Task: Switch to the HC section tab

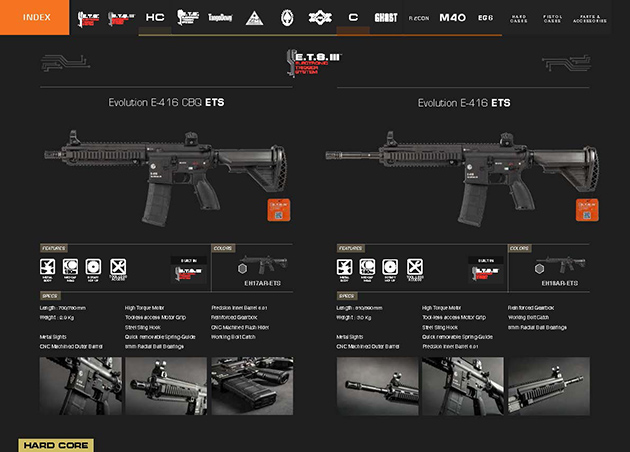Action: point(155,18)
